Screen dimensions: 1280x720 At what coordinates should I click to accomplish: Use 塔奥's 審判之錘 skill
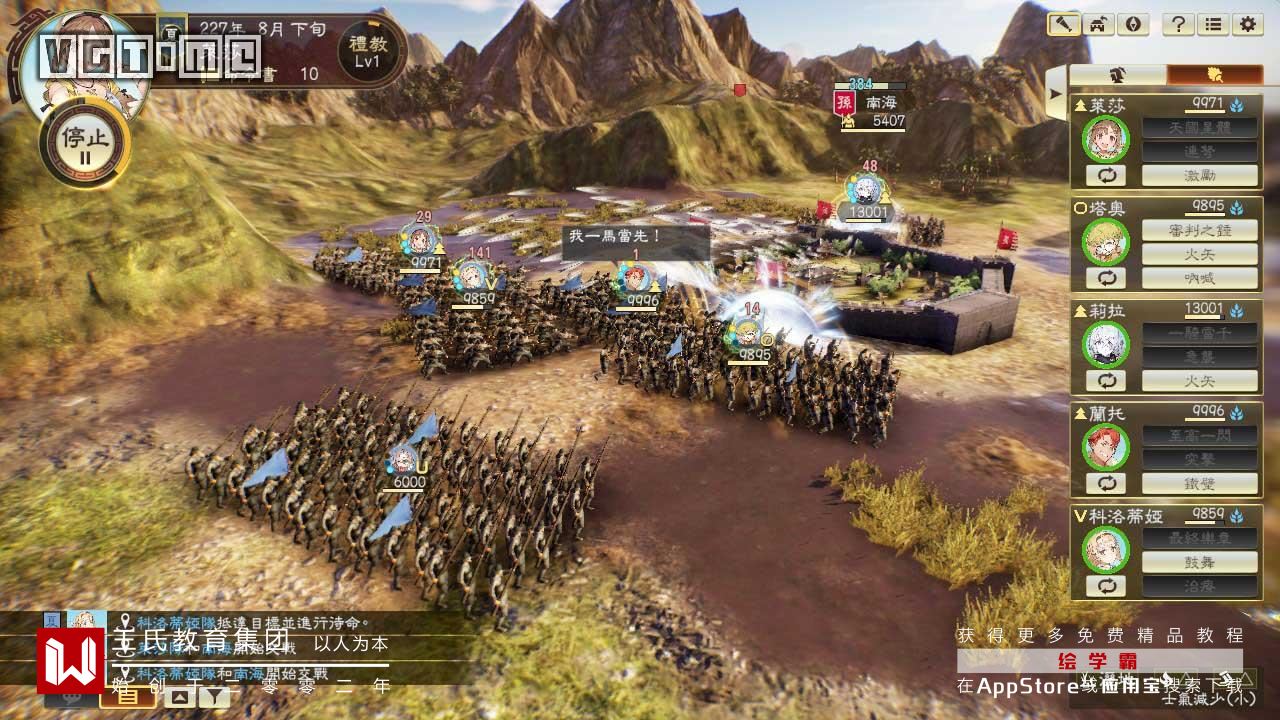coord(1199,231)
